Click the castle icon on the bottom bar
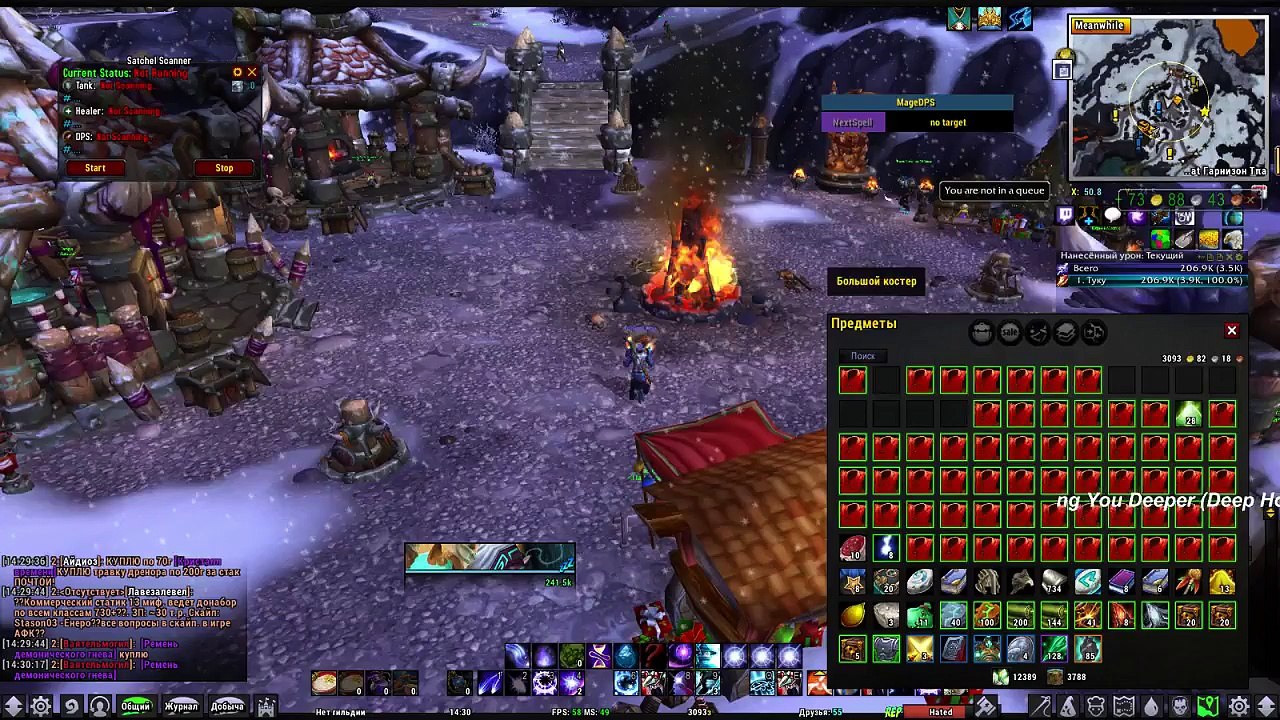Viewport: 1280px width, 720px height. (266, 706)
